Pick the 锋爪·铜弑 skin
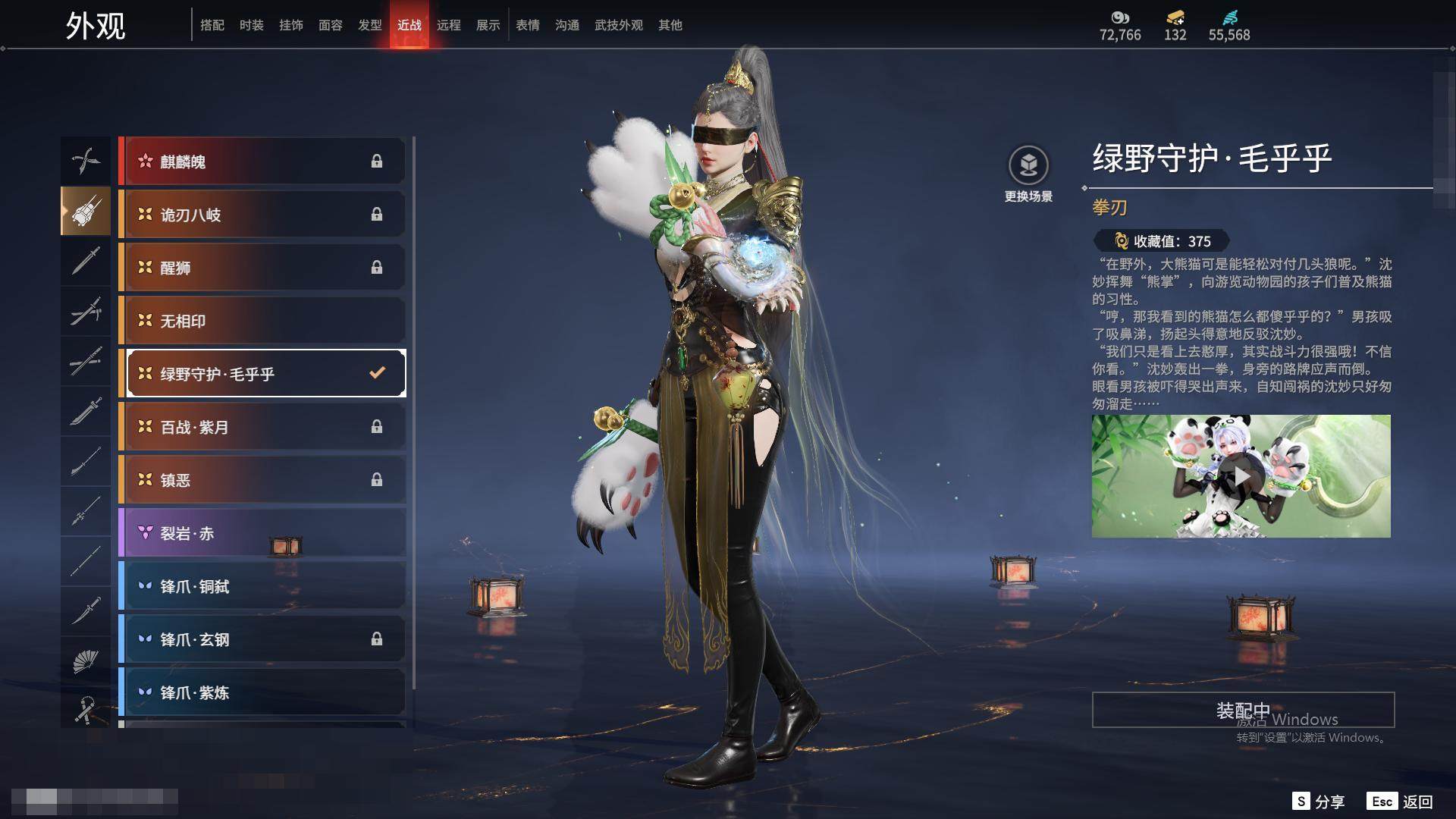 coord(262,586)
